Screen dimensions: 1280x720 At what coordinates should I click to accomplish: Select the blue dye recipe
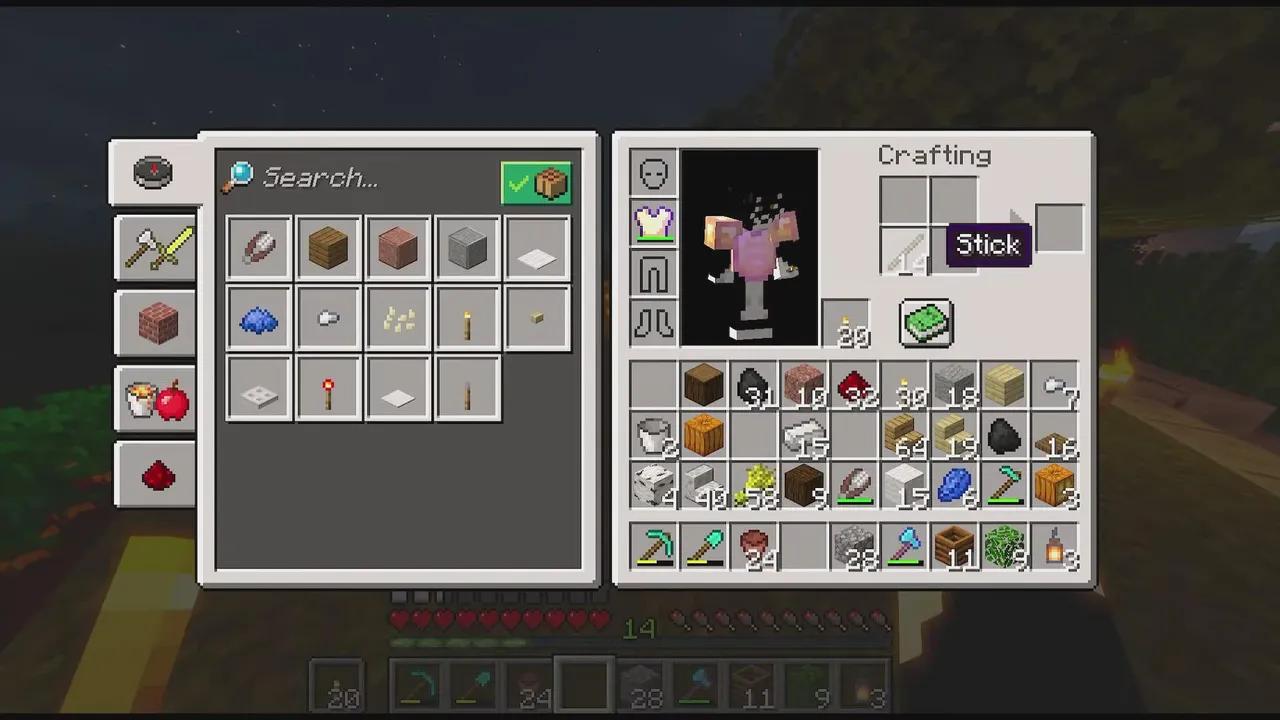tap(258, 318)
